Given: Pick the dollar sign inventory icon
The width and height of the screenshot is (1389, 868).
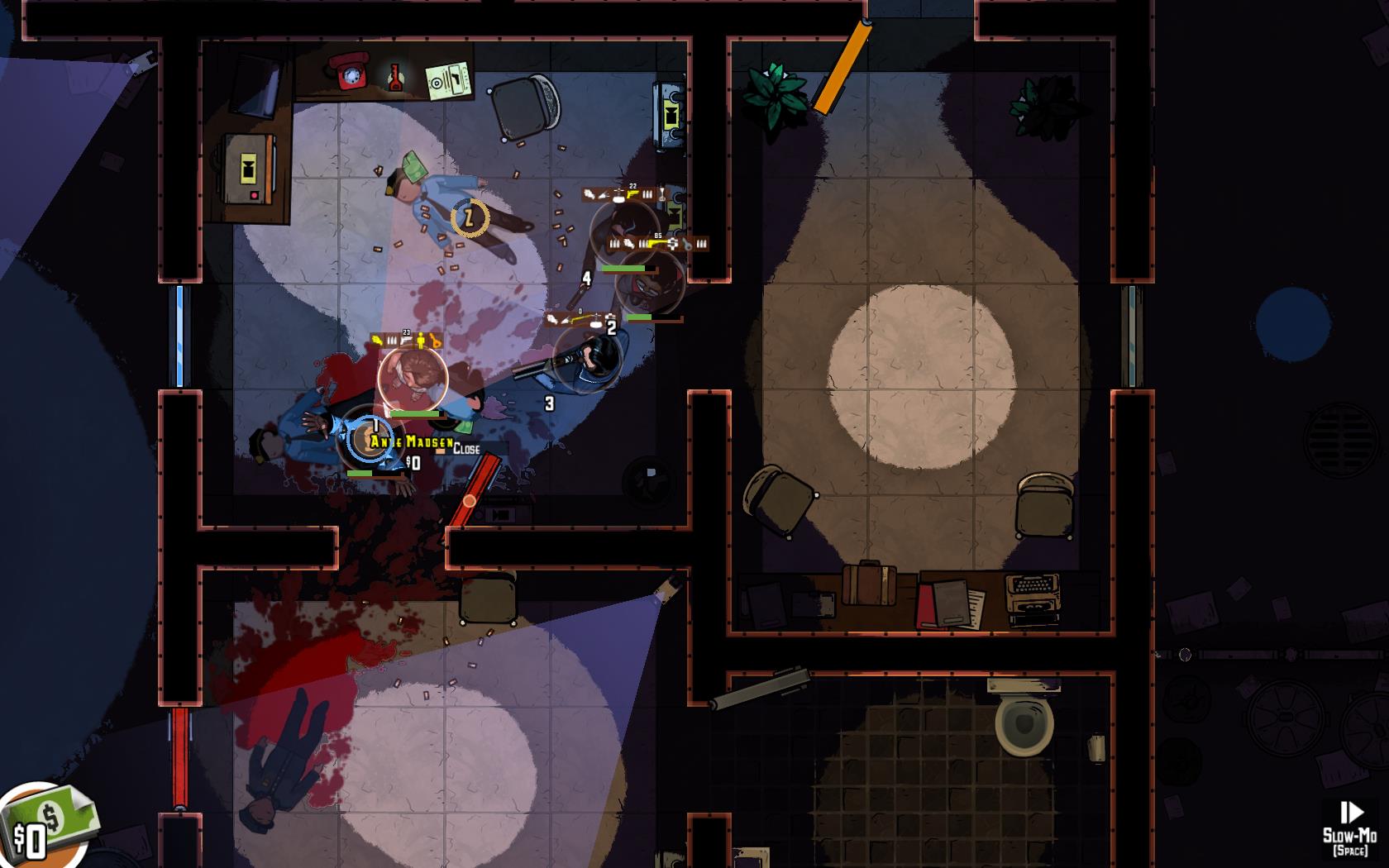Looking at the screenshot, I should (x=671, y=244).
